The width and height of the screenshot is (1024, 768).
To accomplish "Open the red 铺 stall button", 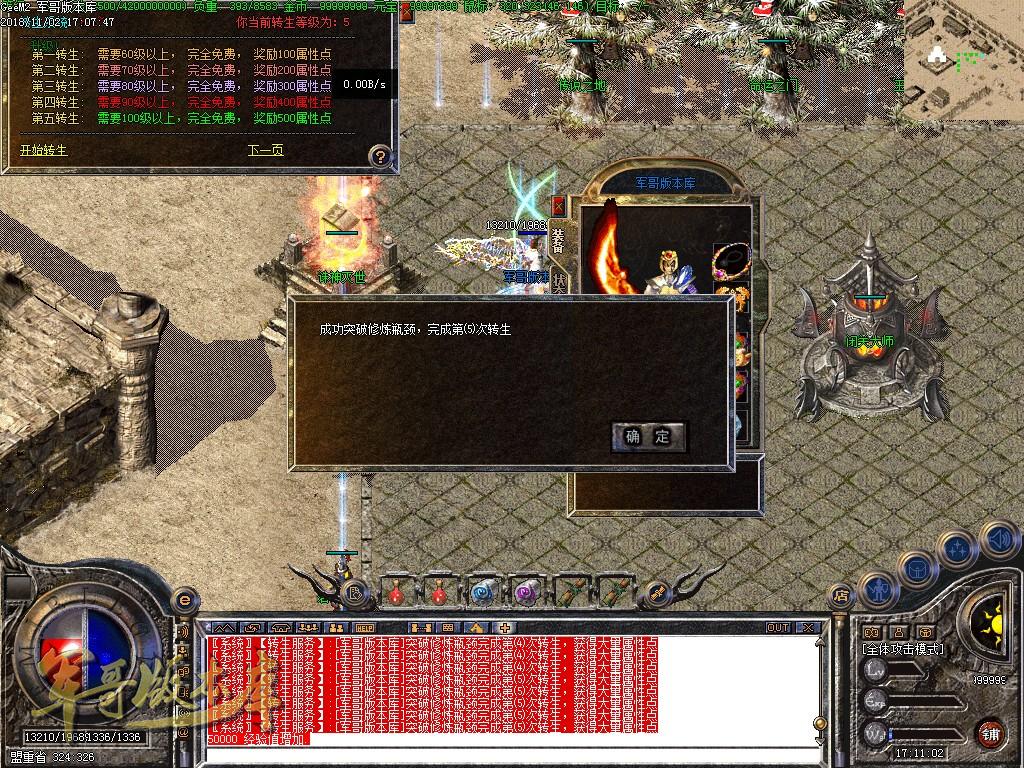I will pyautogui.click(x=990, y=732).
